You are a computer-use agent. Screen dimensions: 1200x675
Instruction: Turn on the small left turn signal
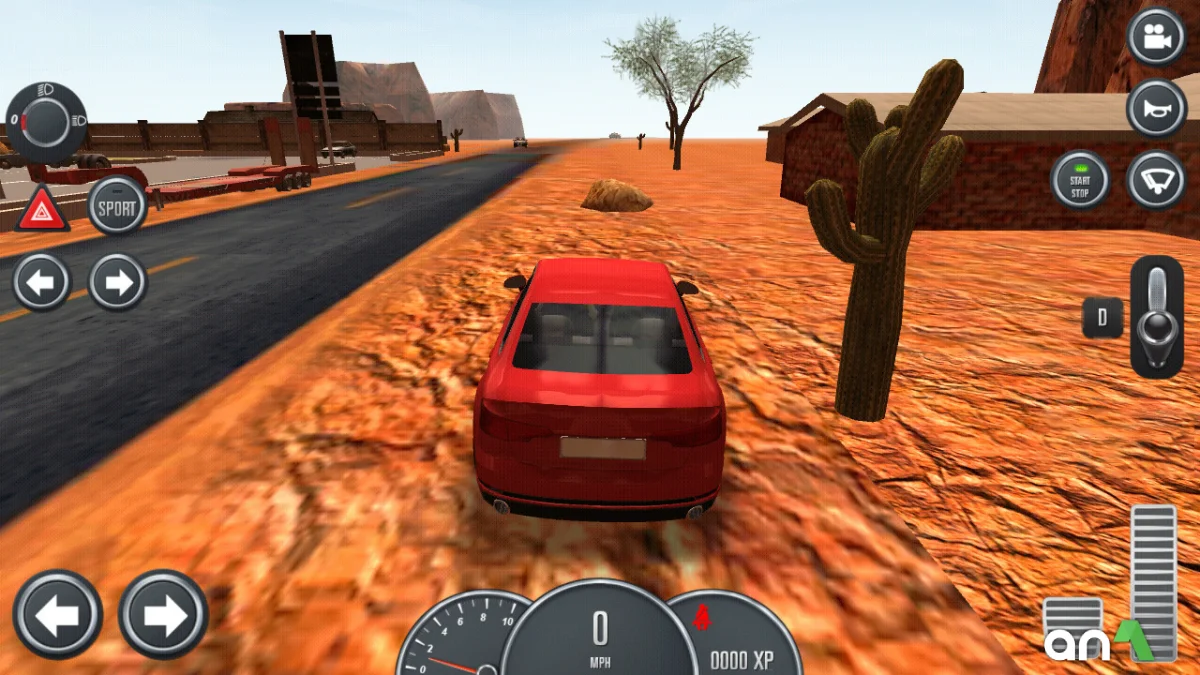point(42,282)
